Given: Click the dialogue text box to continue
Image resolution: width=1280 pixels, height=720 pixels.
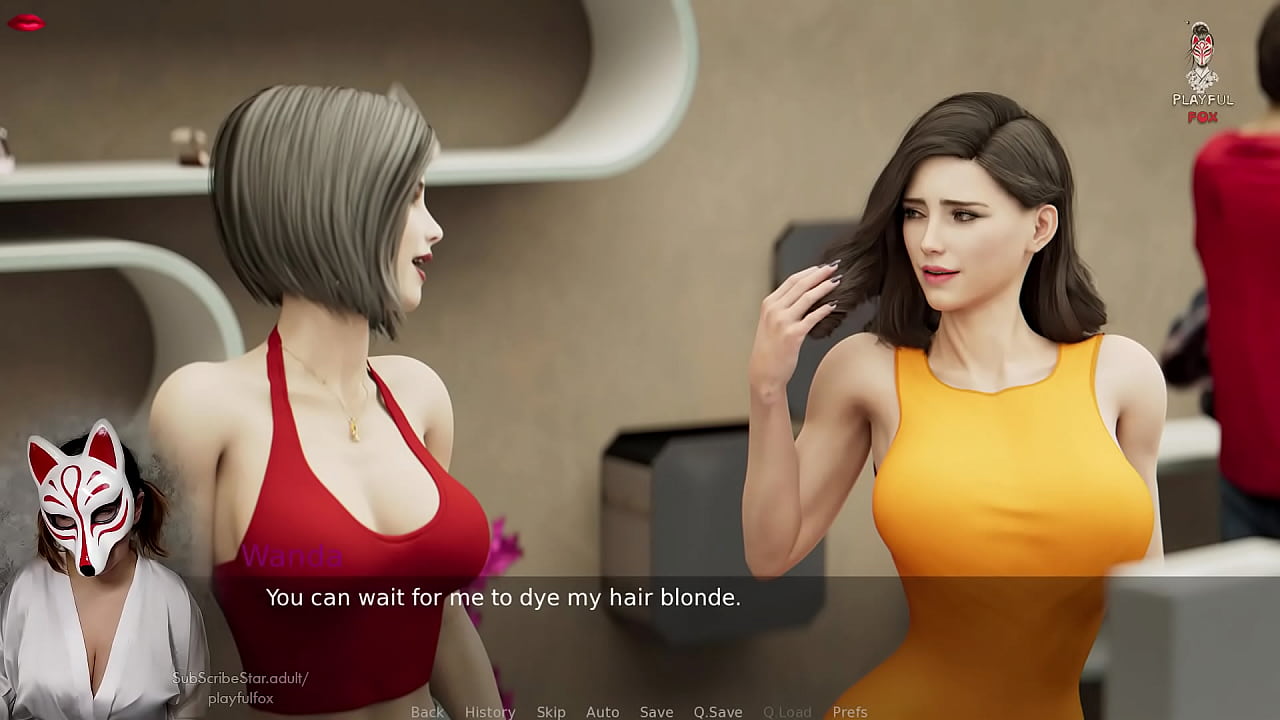Looking at the screenshot, I should (640, 620).
